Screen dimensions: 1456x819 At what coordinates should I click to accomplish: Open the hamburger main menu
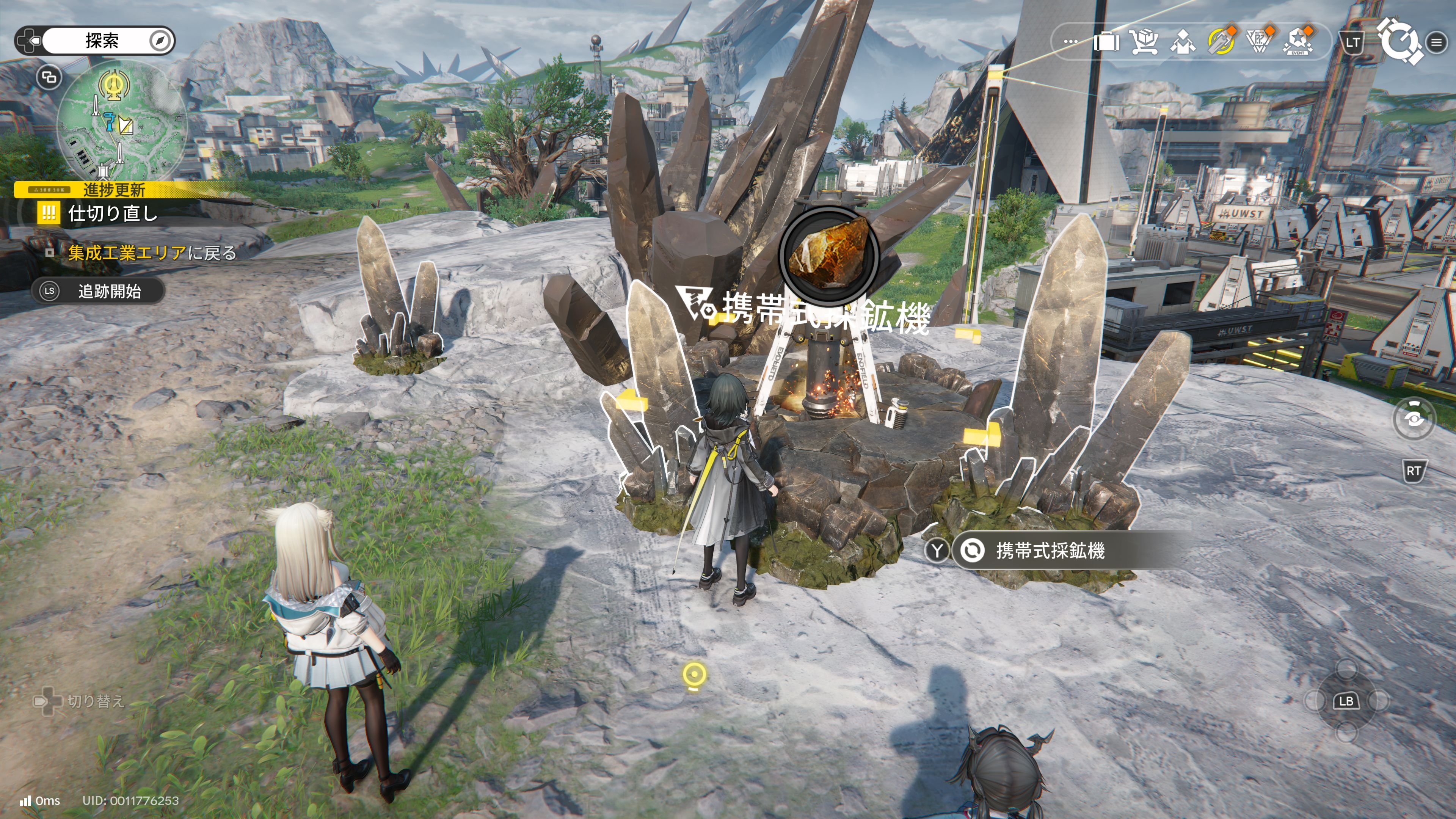click(1436, 42)
